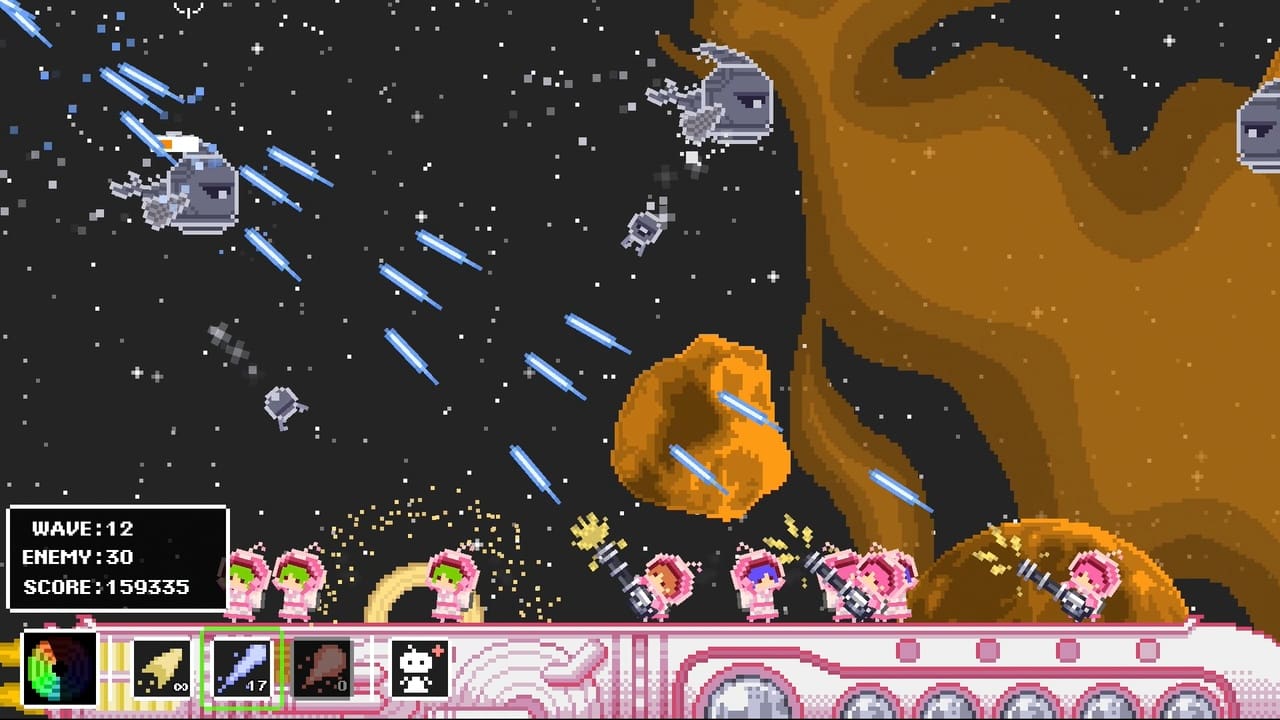The height and width of the screenshot is (720, 1280).
Task: Click the red plus on the robot icon
Action: [438, 652]
